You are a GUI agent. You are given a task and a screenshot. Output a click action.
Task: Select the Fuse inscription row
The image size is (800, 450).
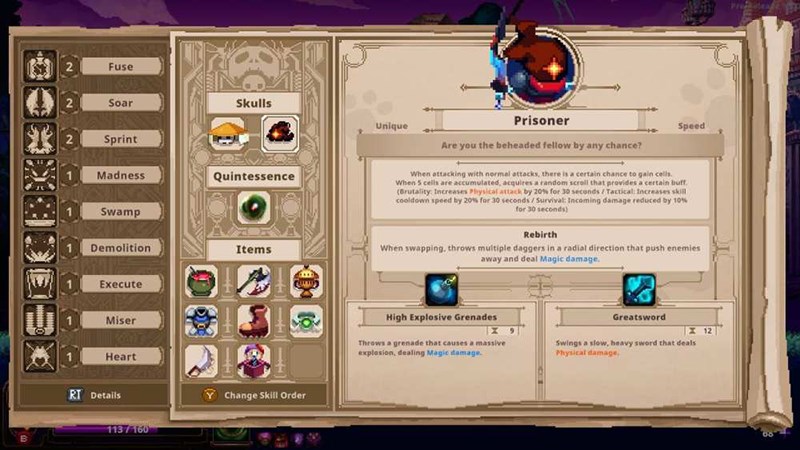121,67
